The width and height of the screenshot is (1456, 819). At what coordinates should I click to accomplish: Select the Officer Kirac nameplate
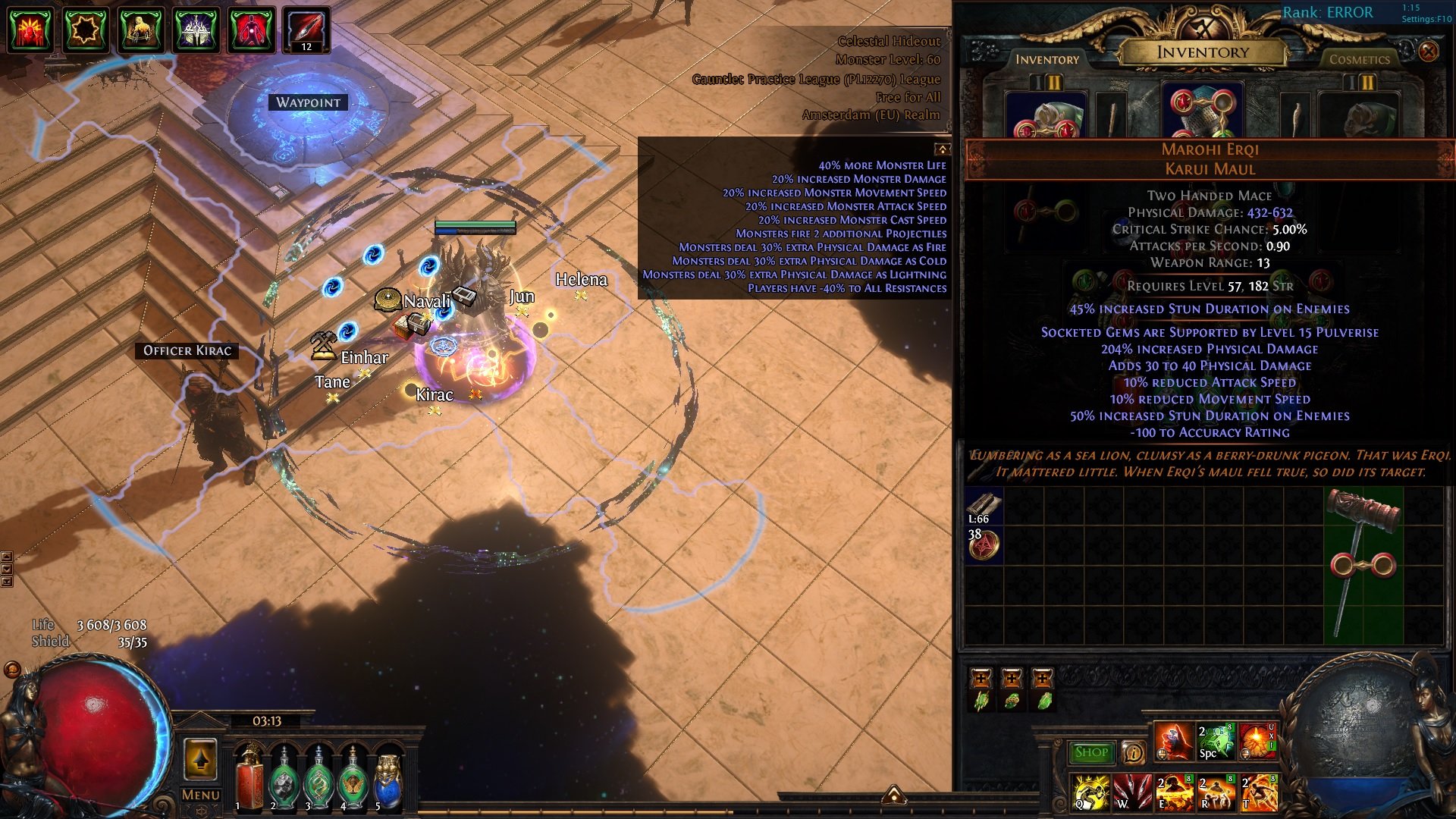pos(187,350)
